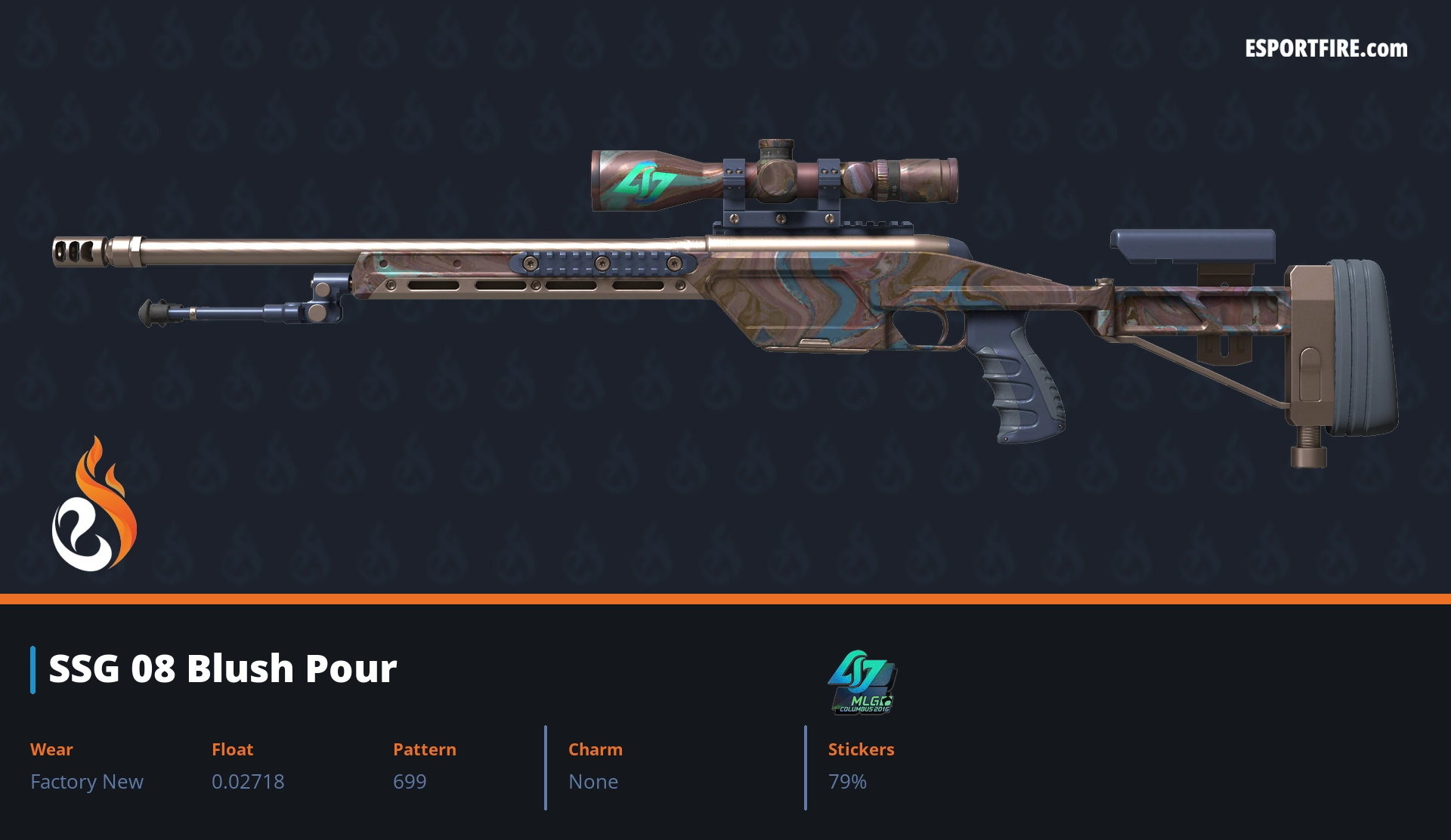Click the CLG MLG Columbus 2016 sticker thumbnail
The width and height of the screenshot is (1451, 840).
pyautogui.click(x=862, y=681)
